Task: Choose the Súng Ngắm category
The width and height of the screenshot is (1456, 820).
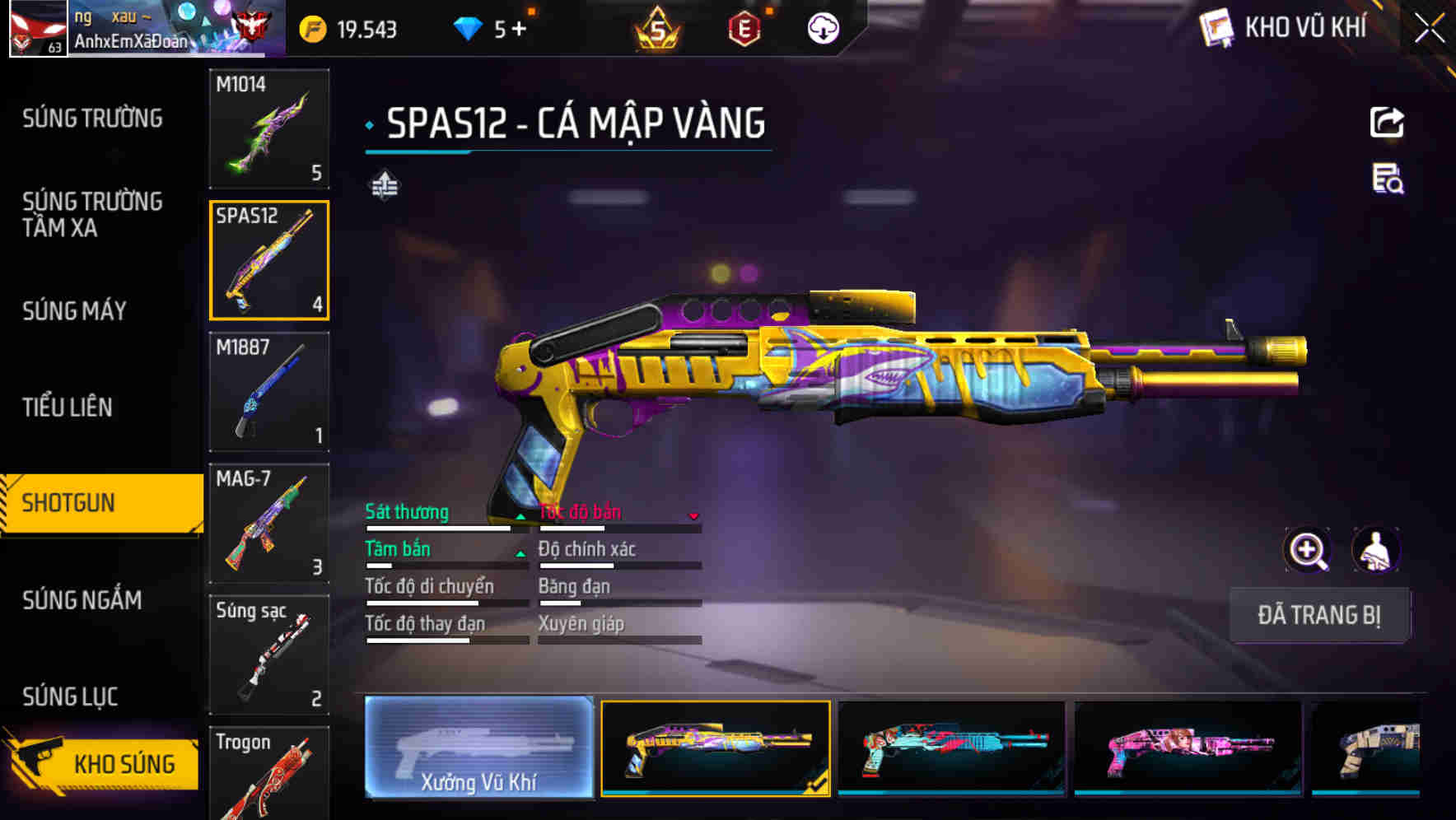Action: (82, 600)
